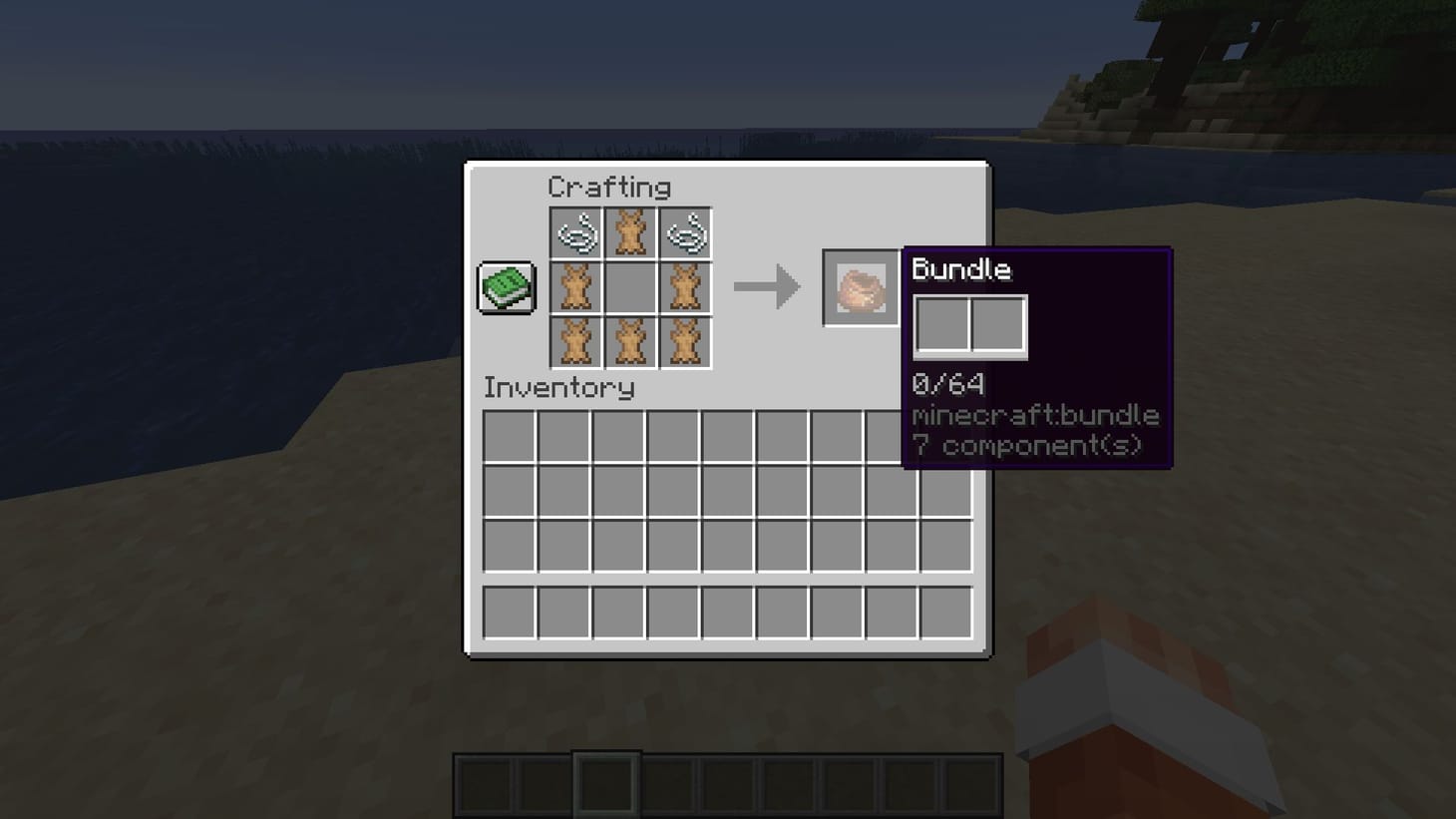Click the Crafting title label
The width and height of the screenshot is (1456, 819).
pos(609,188)
